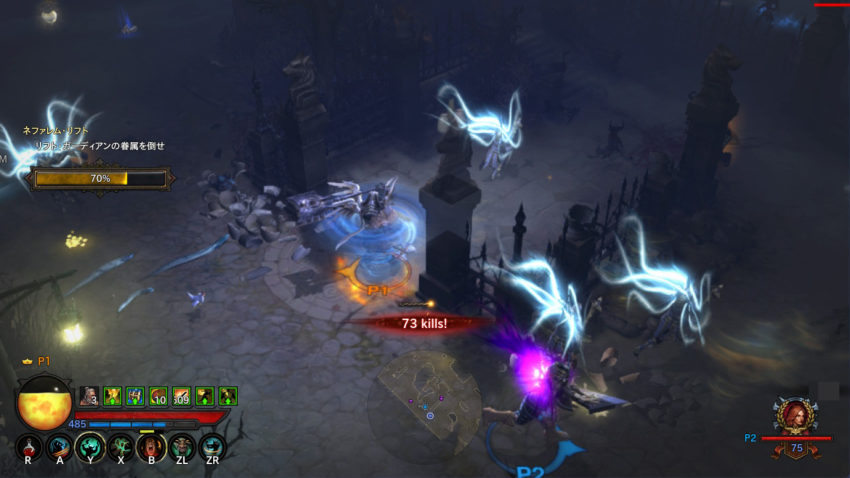The image size is (850, 478).
Task: Activate the screaming face skill icon
Action: pos(150,446)
